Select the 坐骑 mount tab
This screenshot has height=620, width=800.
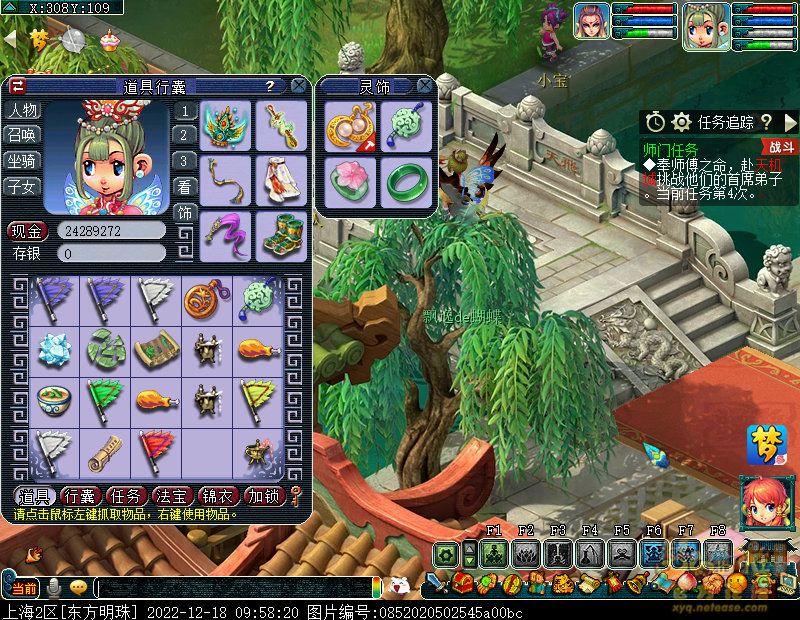coord(23,160)
